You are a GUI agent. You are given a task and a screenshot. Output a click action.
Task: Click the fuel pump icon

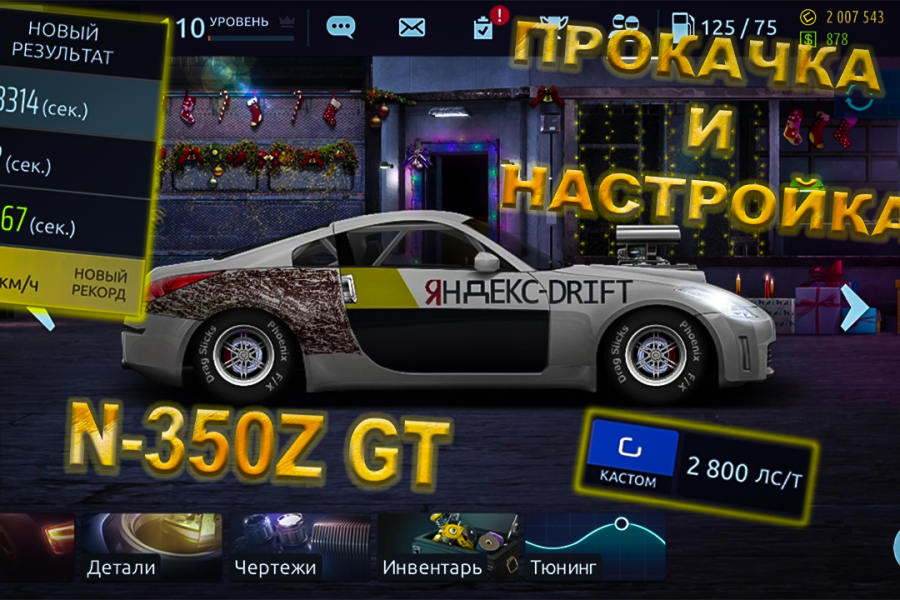coord(680,27)
